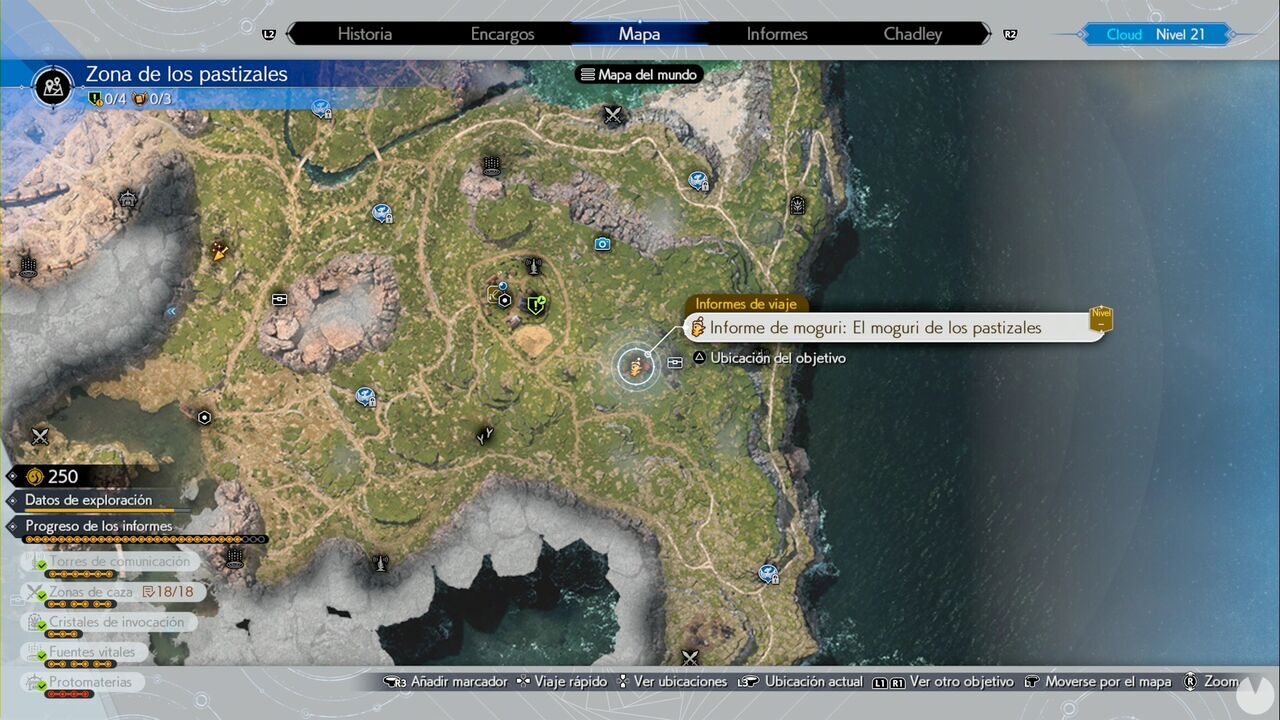The image size is (1280, 720).
Task: Click the camera photo spot icon
Action: point(602,243)
